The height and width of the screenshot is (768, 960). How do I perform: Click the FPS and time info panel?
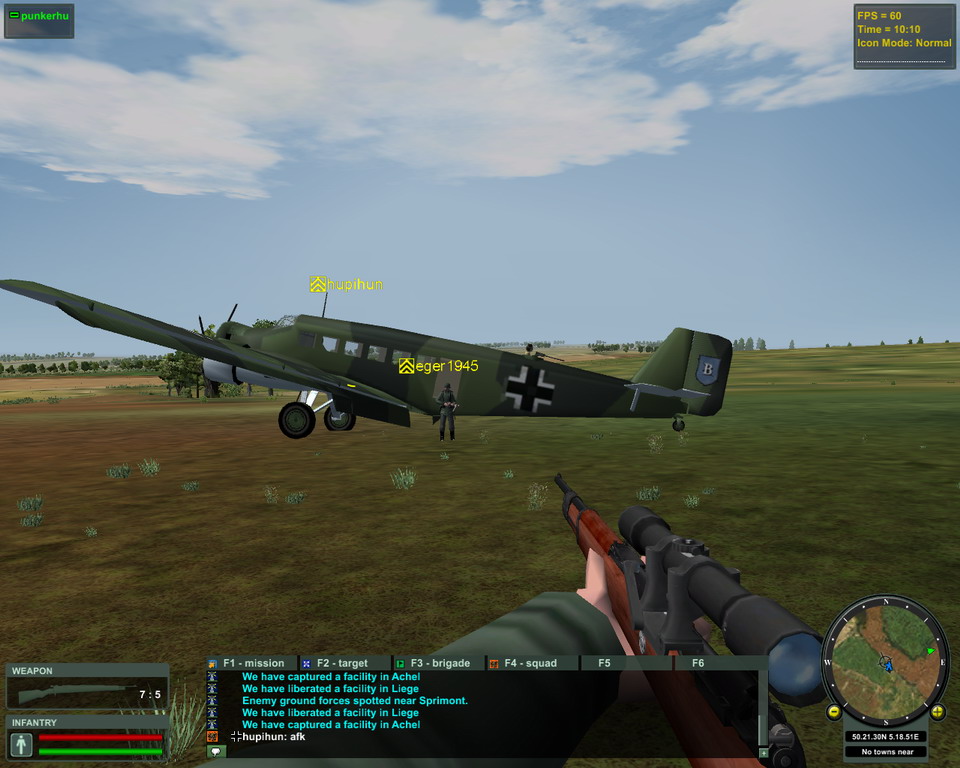904,37
